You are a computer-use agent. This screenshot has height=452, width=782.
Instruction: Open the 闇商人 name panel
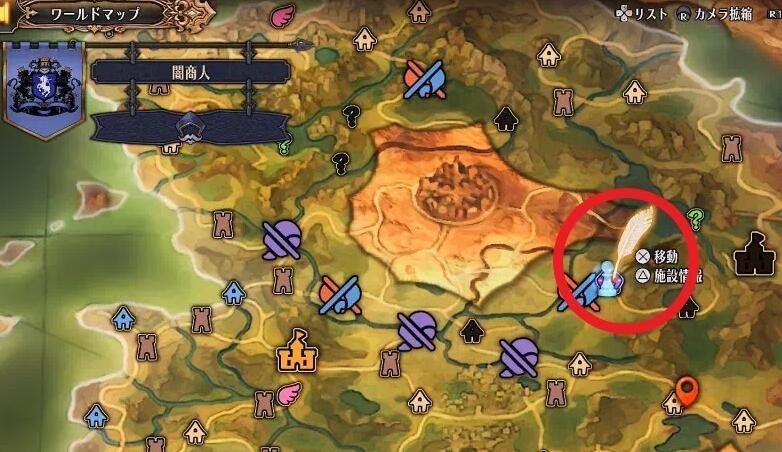click(x=190, y=72)
